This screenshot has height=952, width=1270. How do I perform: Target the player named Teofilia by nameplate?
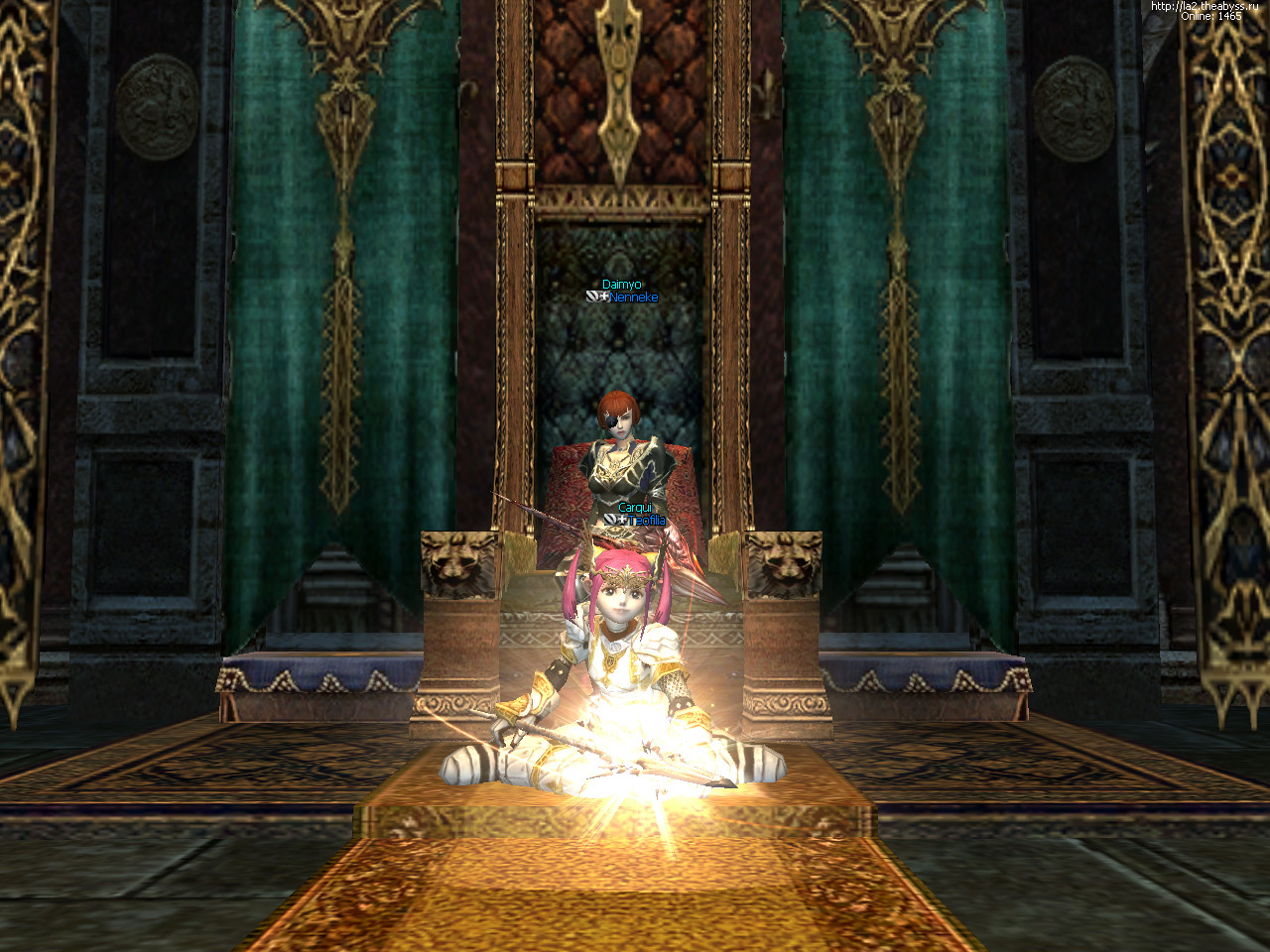(646, 521)
